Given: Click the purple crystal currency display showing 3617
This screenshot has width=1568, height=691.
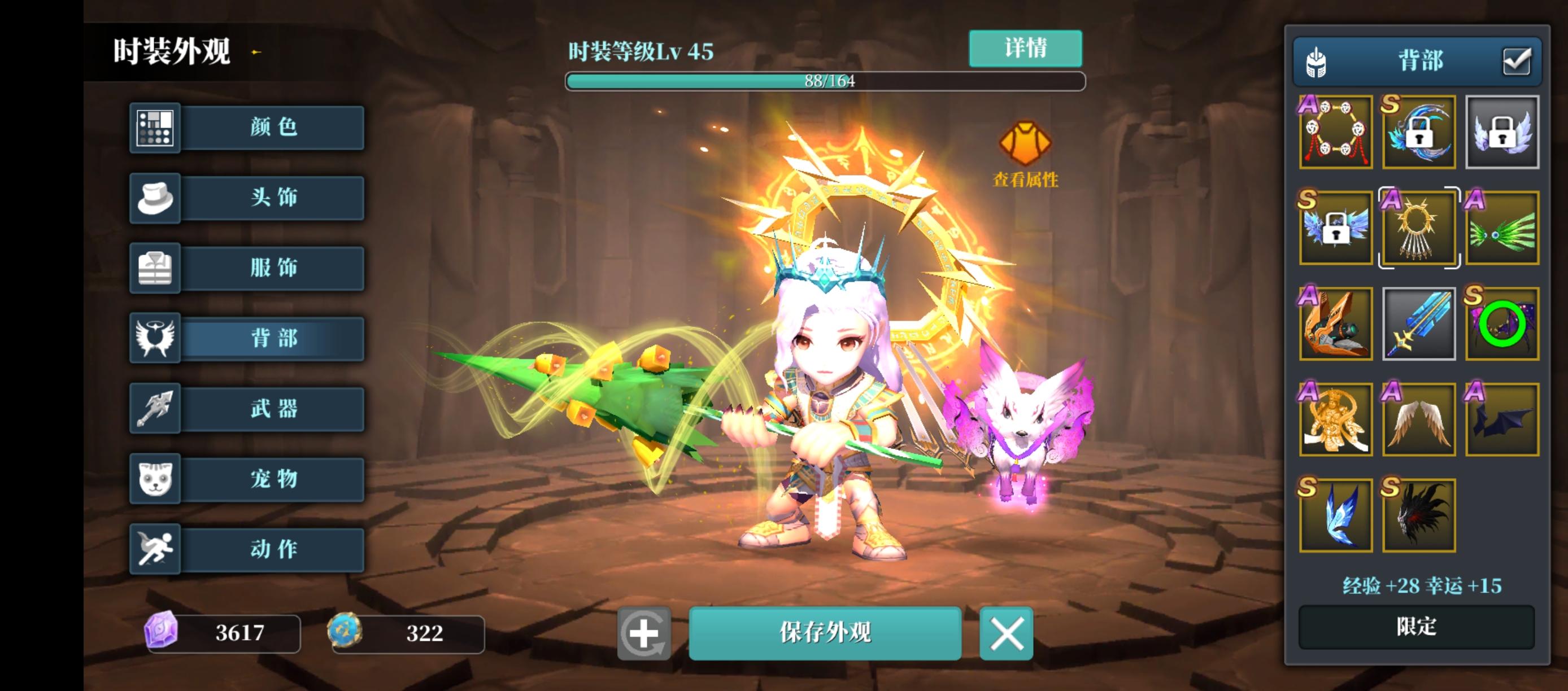Looking at the screenshot, I should click(222, 633).
